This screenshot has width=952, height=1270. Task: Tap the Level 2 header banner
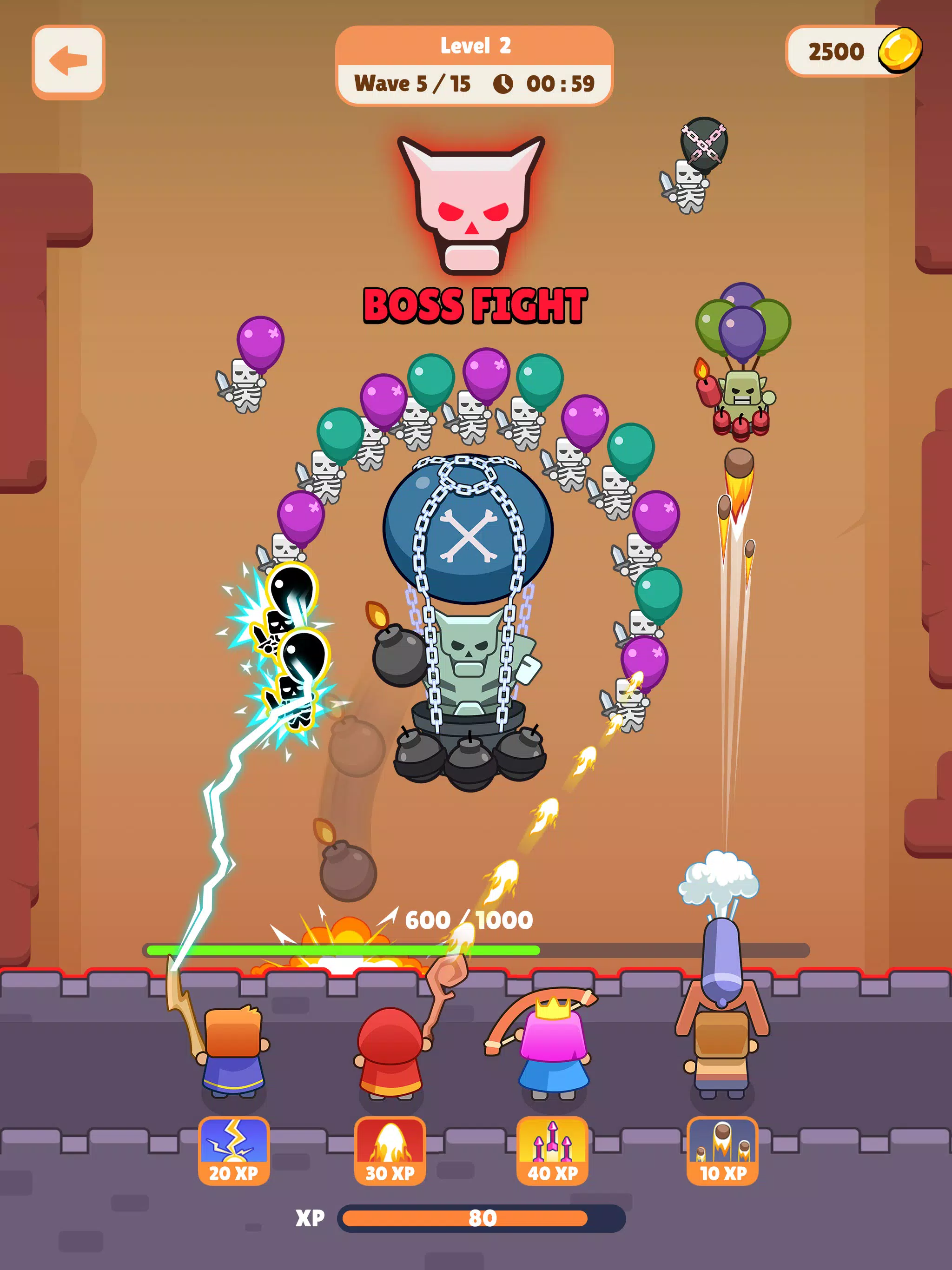pyautogui.click(x=476, y=46)
